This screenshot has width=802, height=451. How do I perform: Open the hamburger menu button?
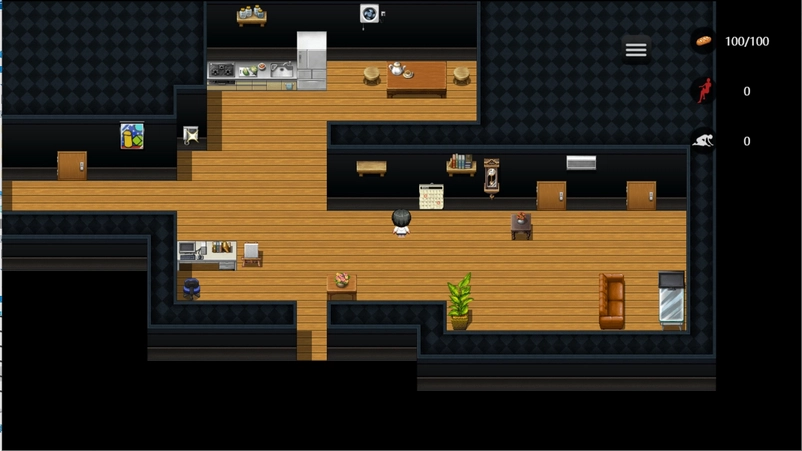click(636, 50)
